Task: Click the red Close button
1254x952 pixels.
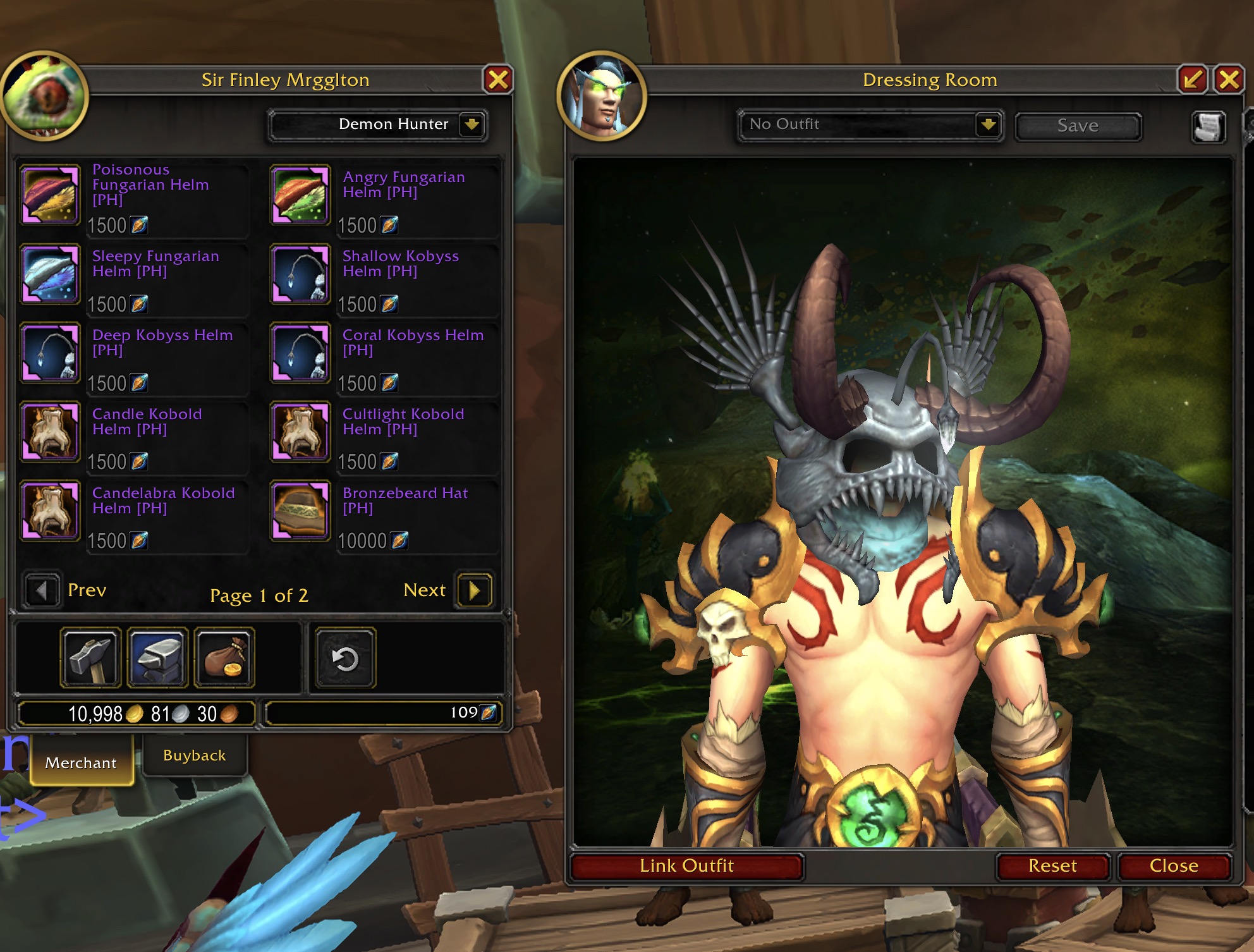Action: 1174,865
